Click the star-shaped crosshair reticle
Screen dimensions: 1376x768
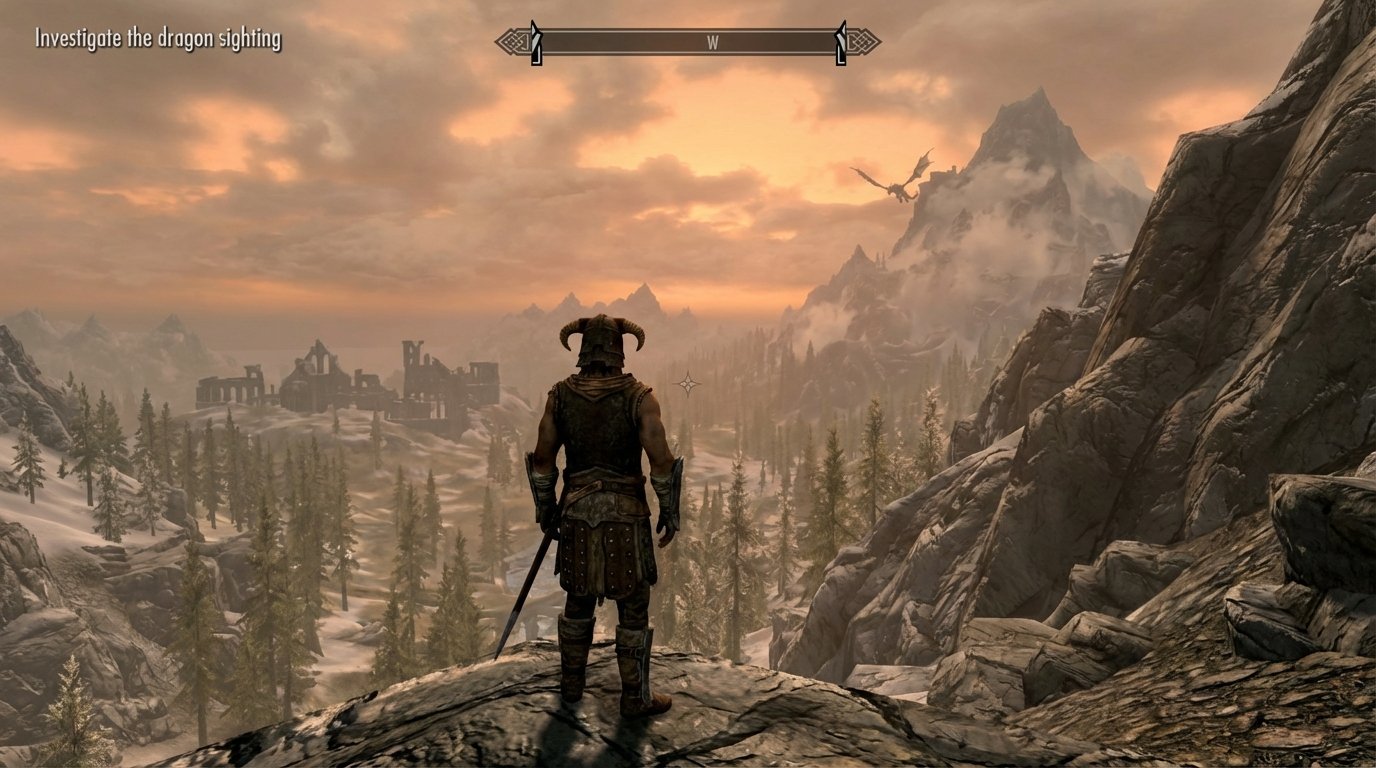click(689, 382)
